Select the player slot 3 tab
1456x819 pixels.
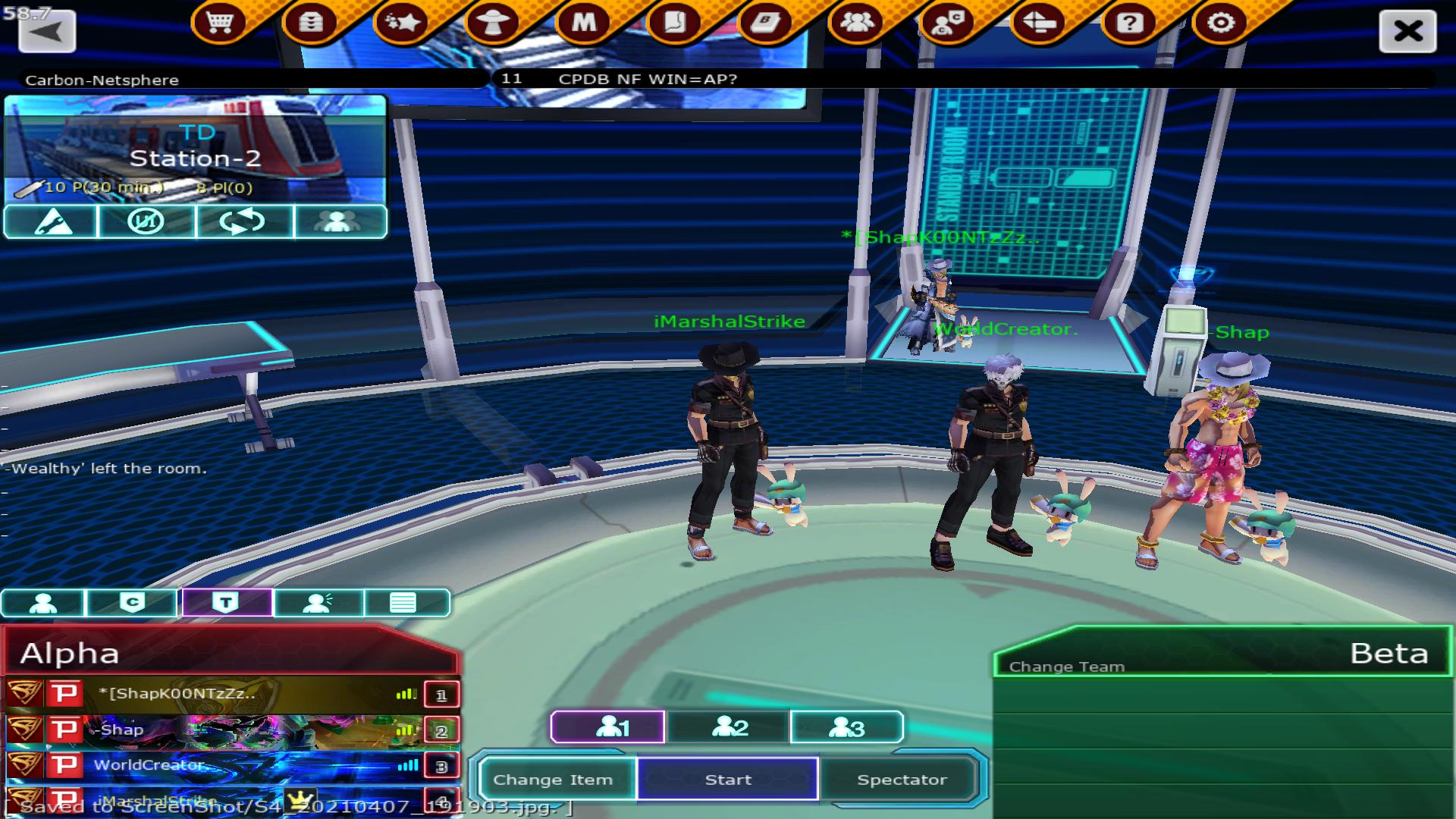[846, 728]
